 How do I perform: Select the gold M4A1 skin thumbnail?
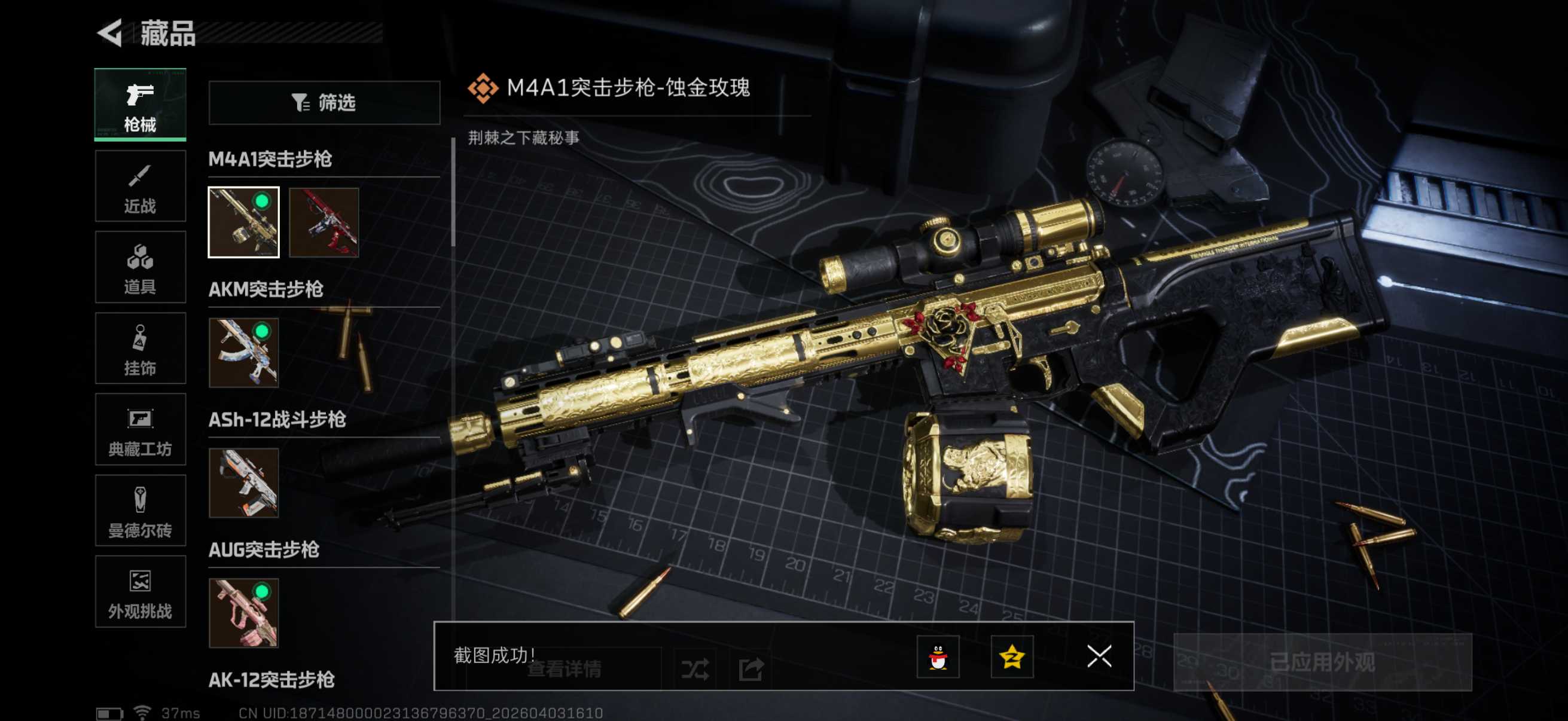[x=243, y=222]
